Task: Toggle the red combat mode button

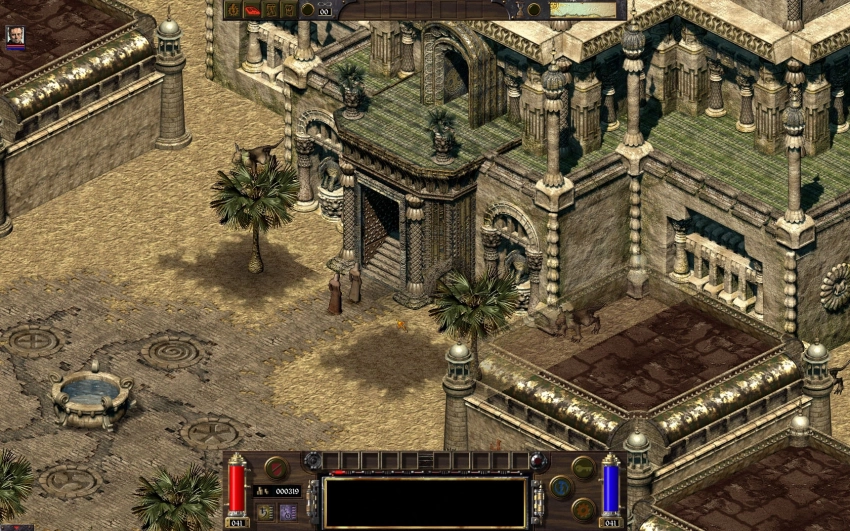Action: coord(276,467)
